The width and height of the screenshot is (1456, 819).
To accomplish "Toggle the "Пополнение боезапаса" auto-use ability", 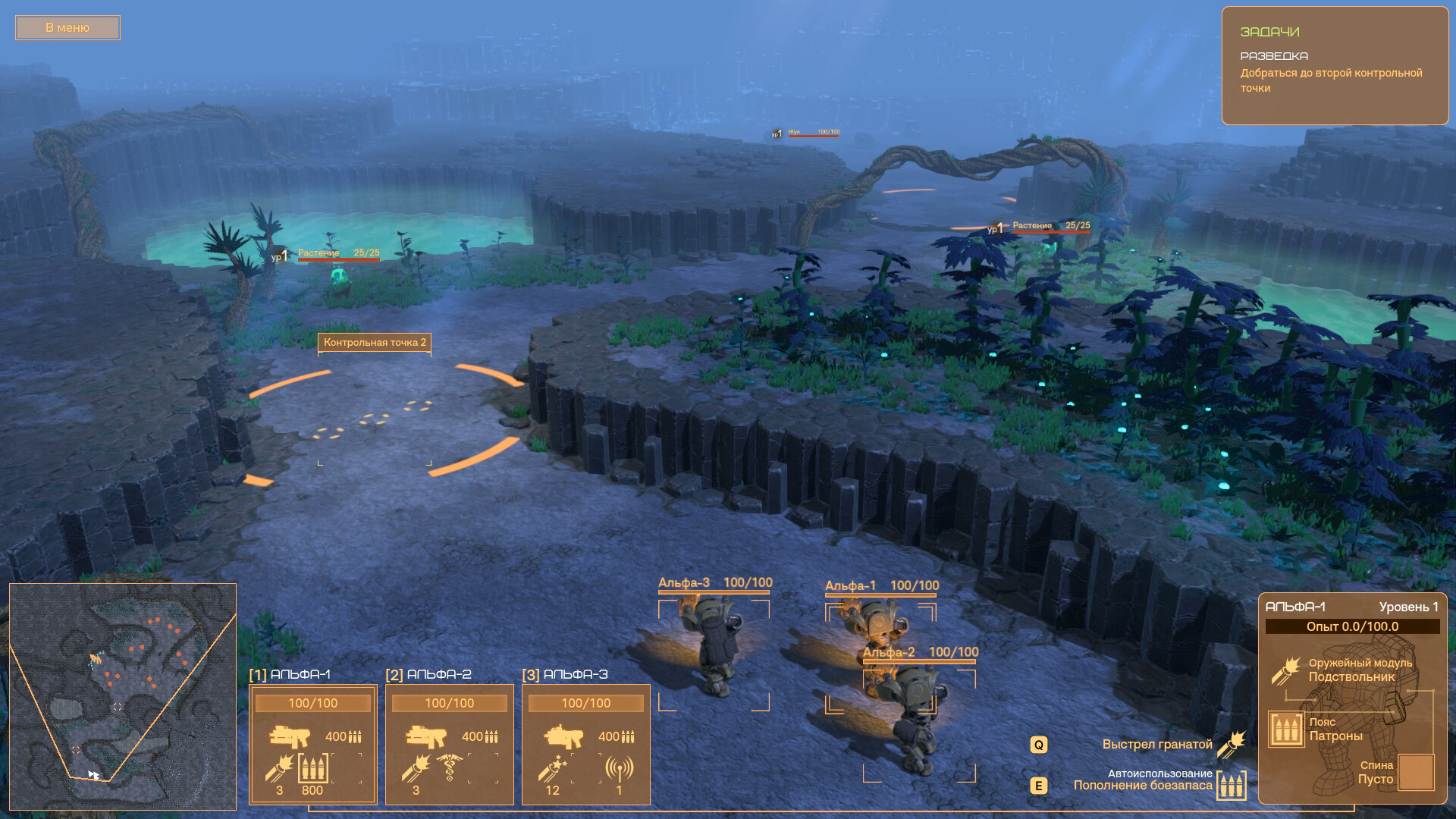I will click(1232, 785).
